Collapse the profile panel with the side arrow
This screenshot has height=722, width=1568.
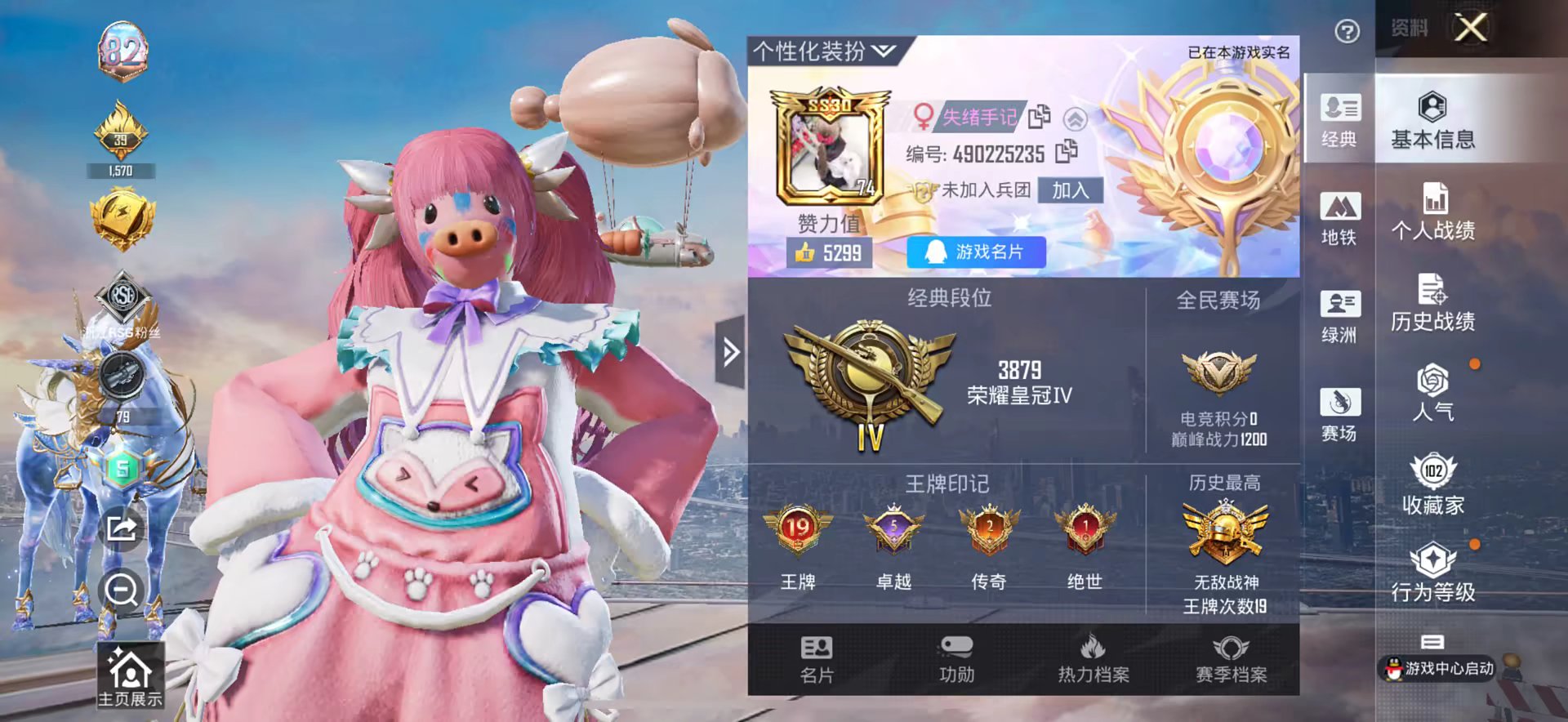tap(729, 350)
